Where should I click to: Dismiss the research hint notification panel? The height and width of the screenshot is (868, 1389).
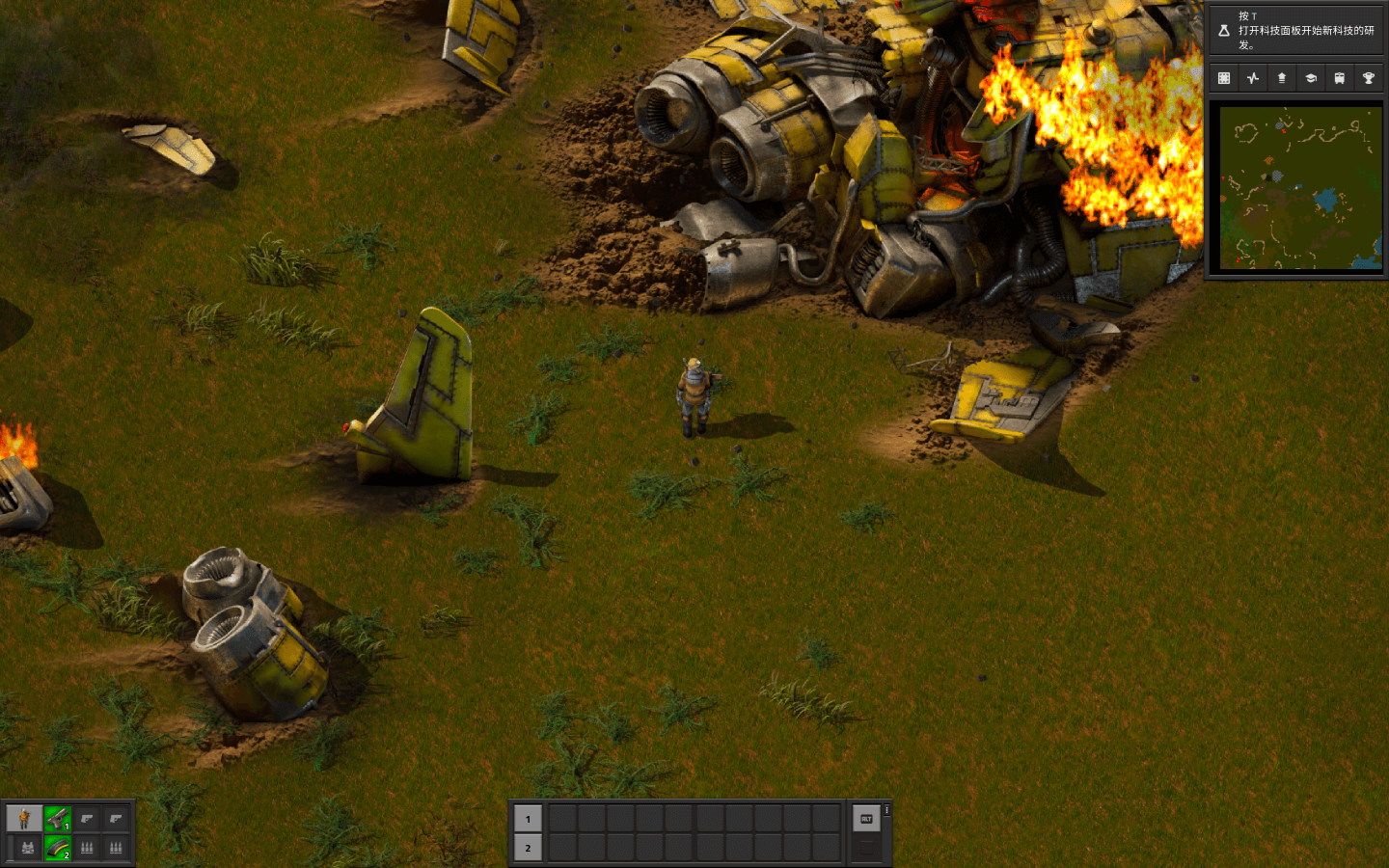point(1297,29)
